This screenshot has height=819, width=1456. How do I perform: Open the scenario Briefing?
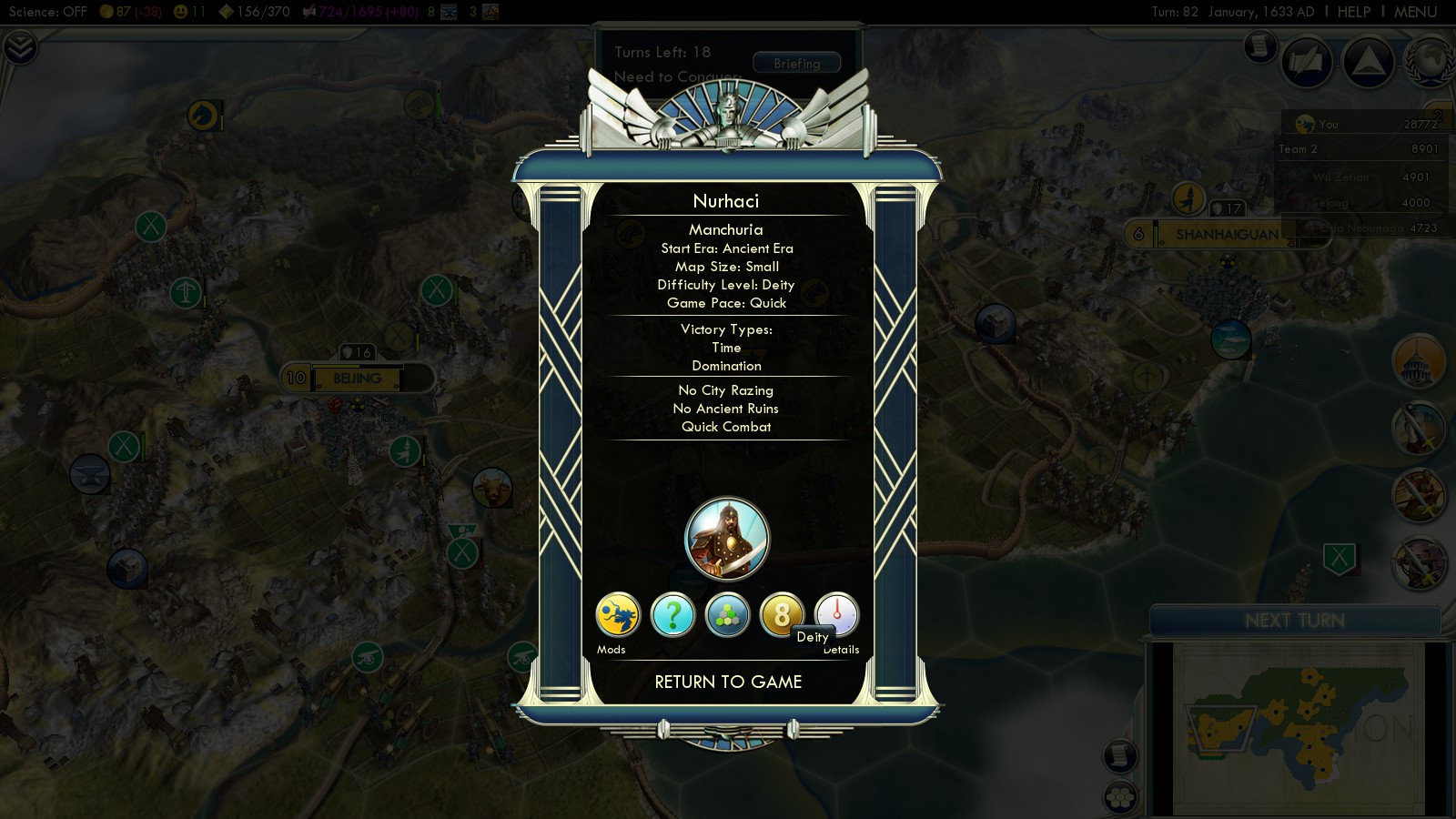pos(796,64)
